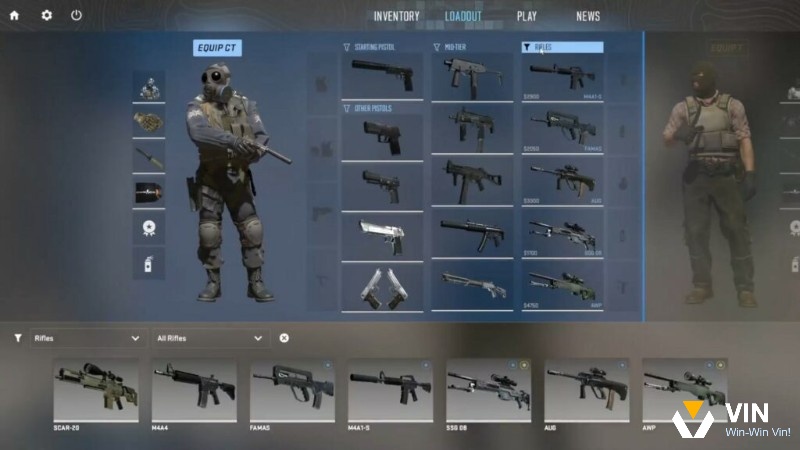Select the dual Berettas pistol slot
This screenshot has width=800, height=450.
tap(382, 287)
